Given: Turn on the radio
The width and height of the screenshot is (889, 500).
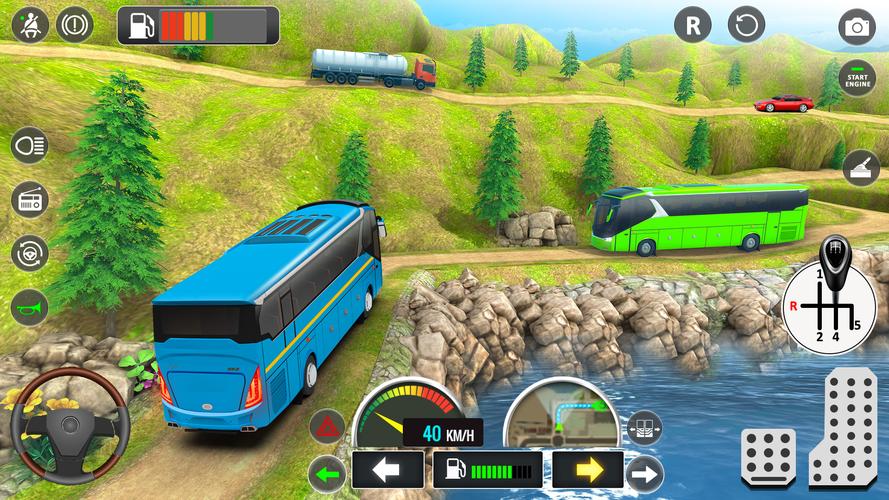Looking at the screenshot, I should 29,199.
